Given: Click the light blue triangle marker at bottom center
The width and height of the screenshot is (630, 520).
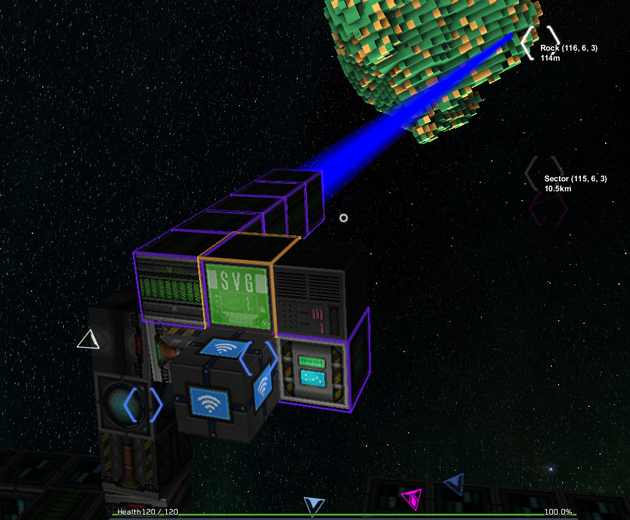Looking at the screenshot, I should (314, 505).
